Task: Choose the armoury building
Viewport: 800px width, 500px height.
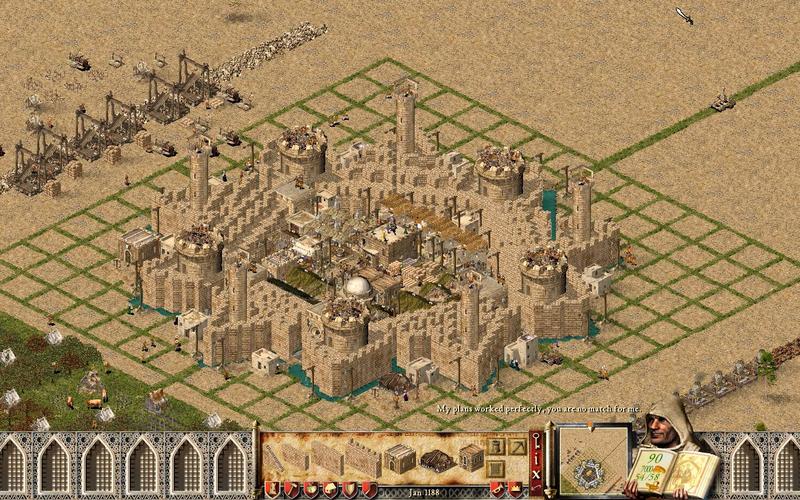Action: 471,457
